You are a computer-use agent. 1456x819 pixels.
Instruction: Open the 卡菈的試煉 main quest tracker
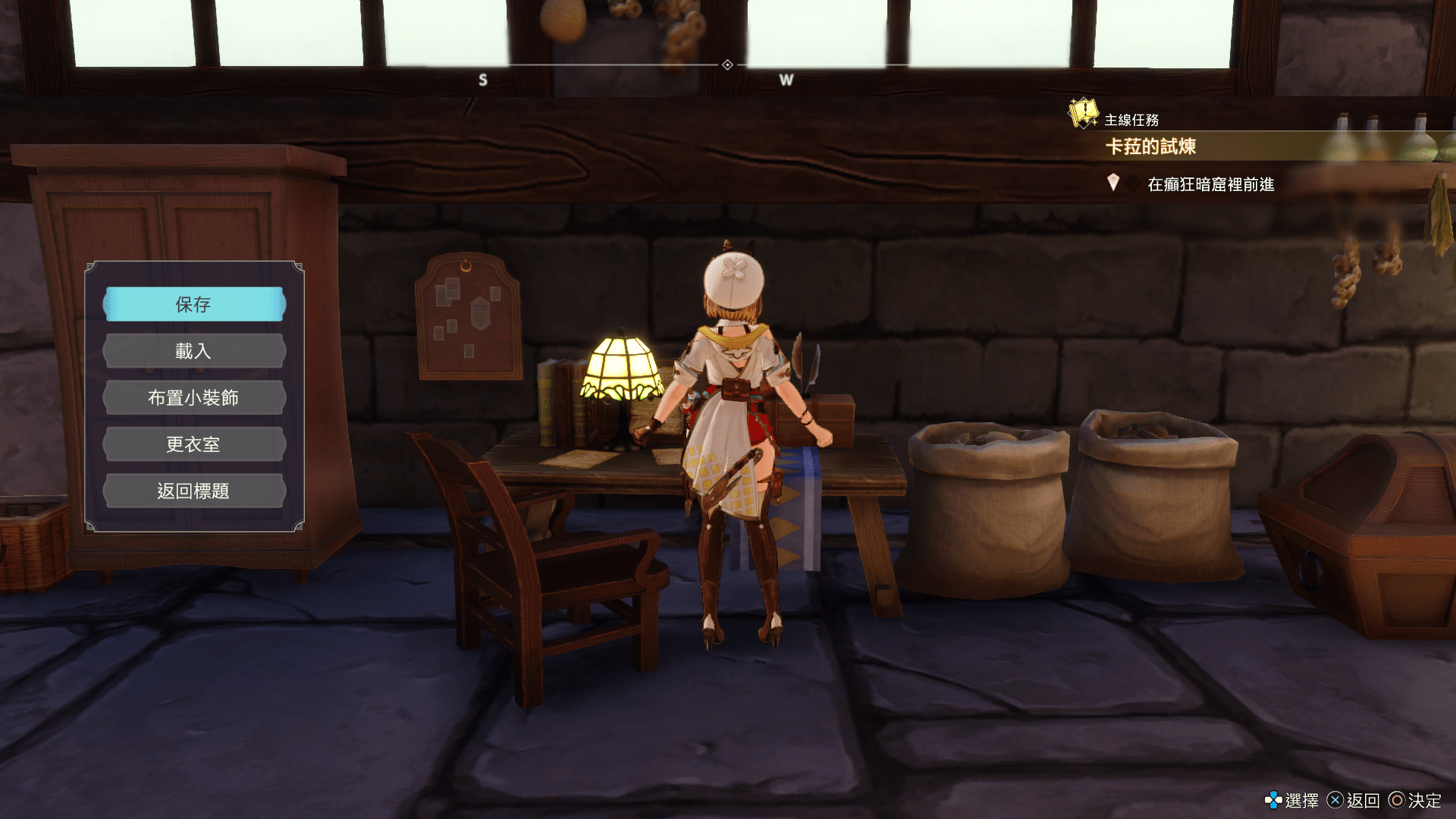point(1150,146)
